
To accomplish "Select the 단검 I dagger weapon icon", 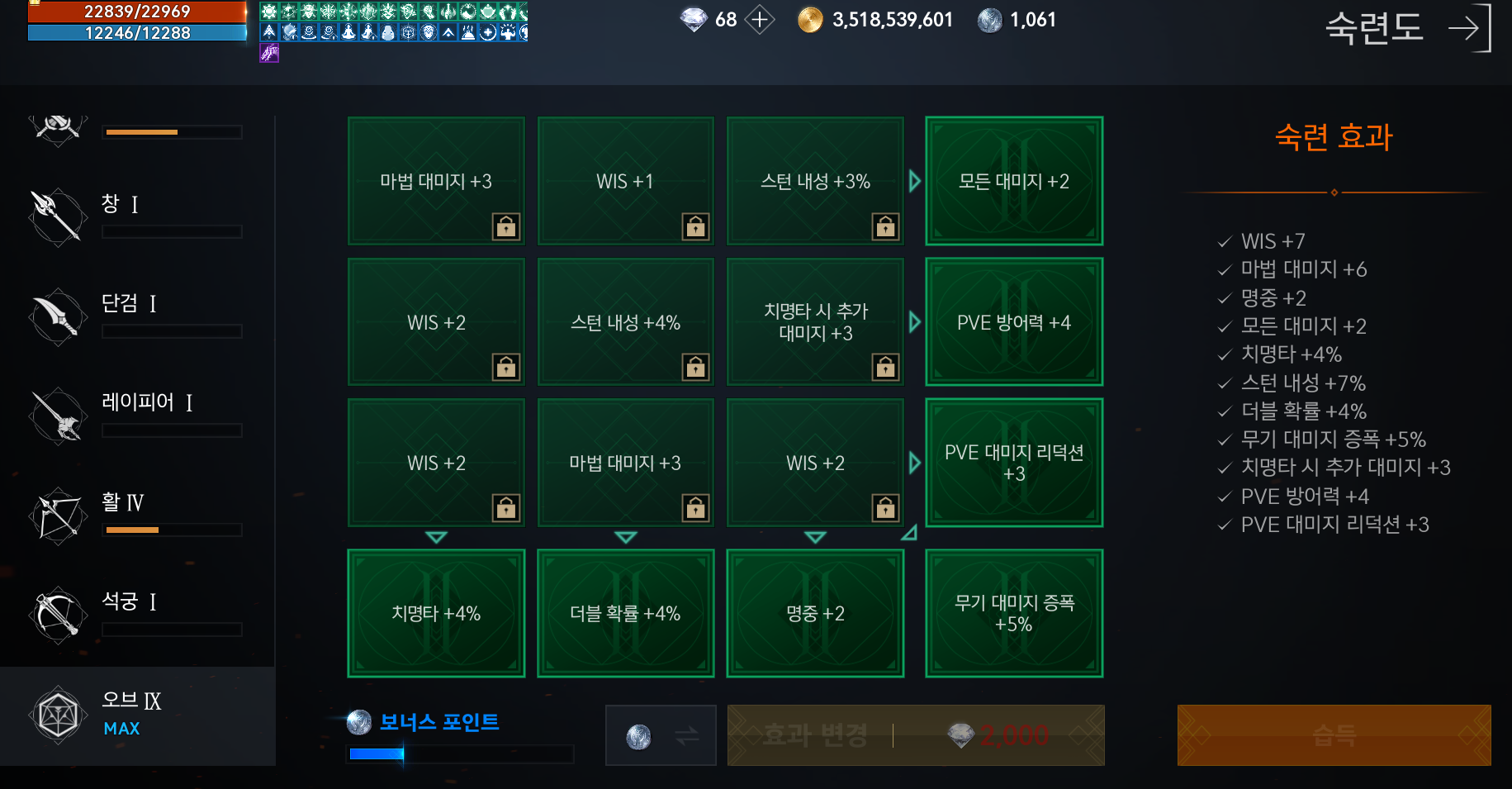I will point(56,316).
